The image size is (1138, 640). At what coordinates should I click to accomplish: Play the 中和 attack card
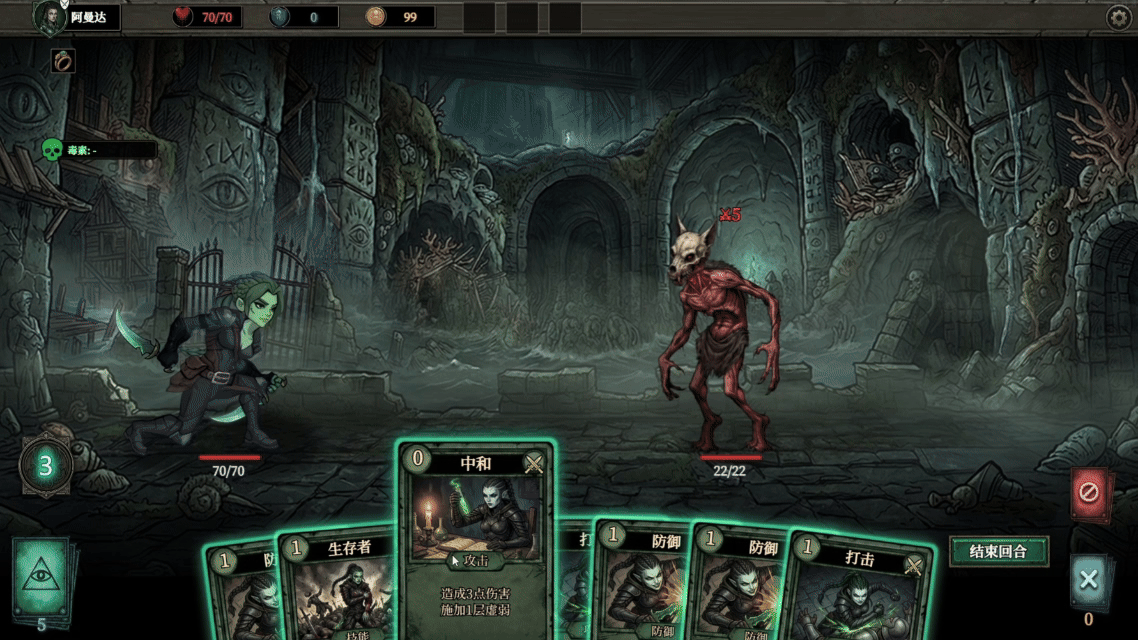tap(476, 540)
